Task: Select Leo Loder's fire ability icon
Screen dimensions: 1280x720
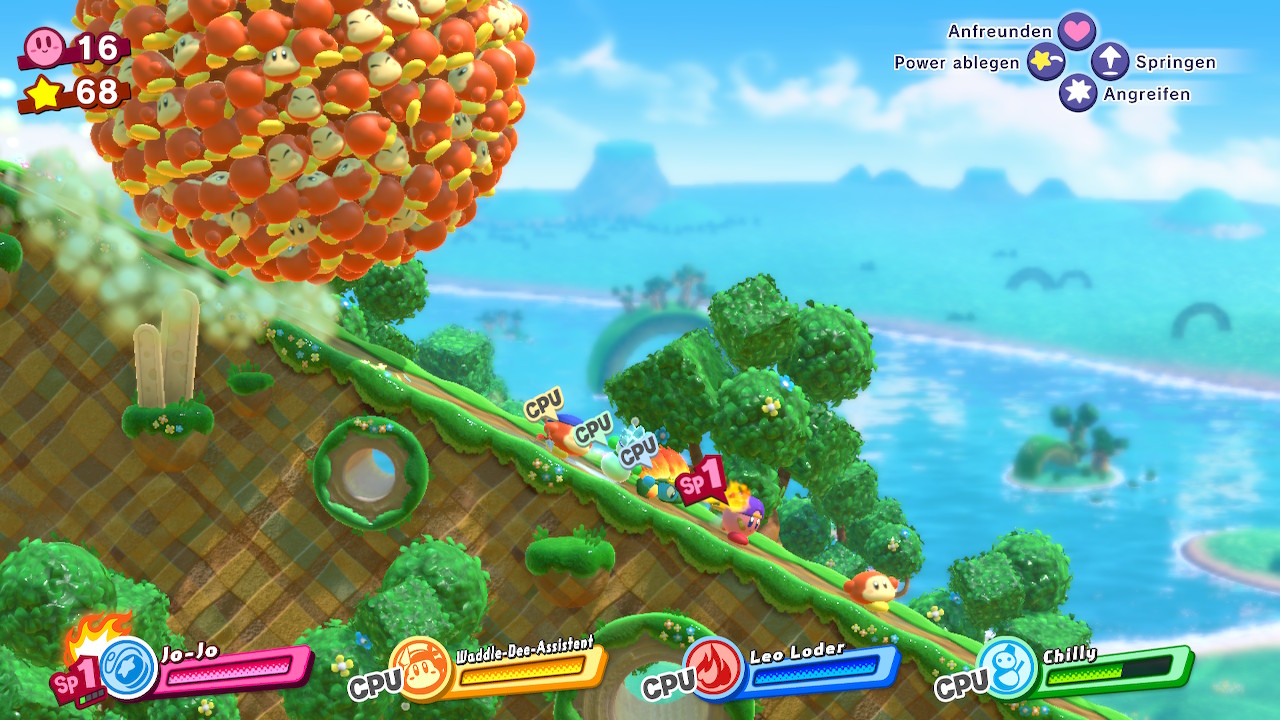Action: (x=714, y=666)
